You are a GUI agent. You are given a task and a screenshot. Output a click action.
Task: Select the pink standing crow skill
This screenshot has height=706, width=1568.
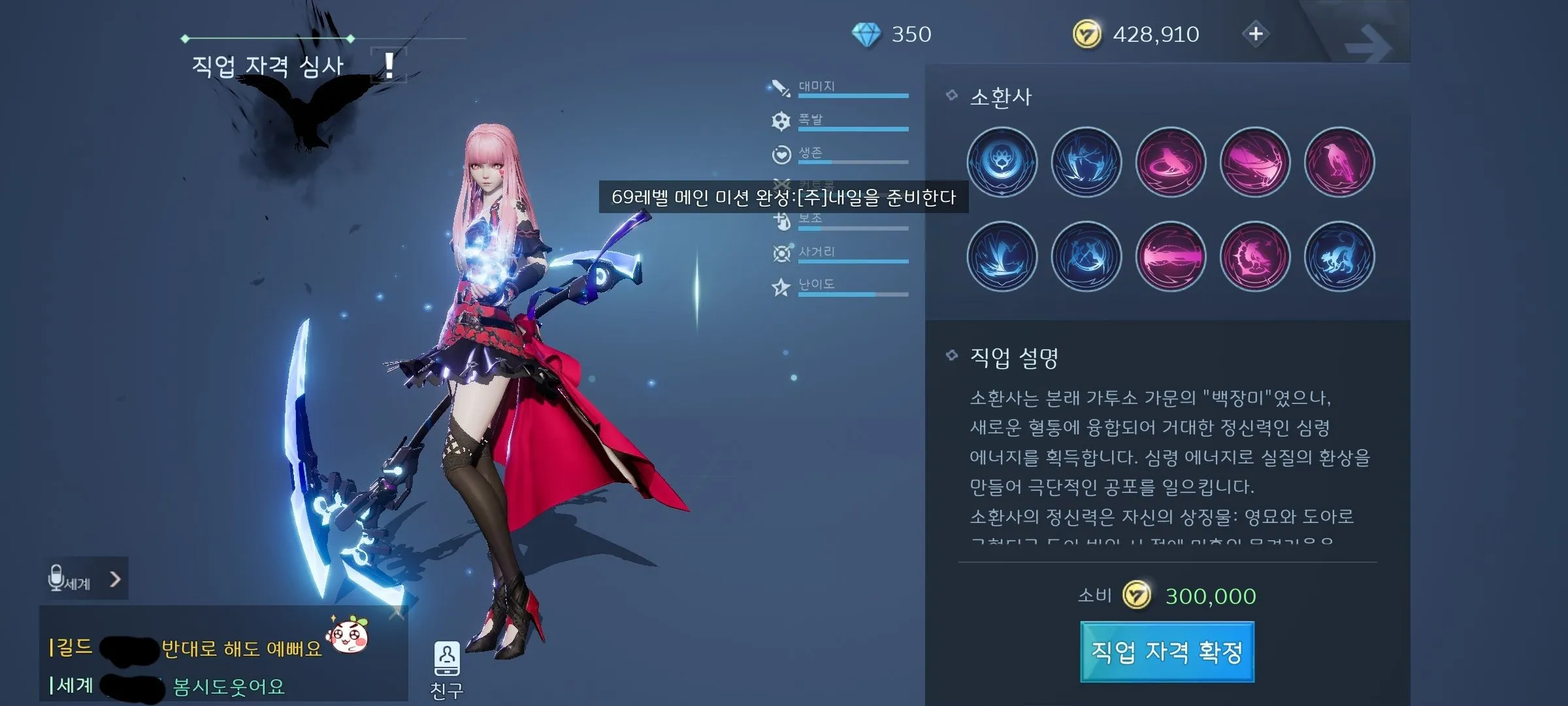click(1339, 162)
